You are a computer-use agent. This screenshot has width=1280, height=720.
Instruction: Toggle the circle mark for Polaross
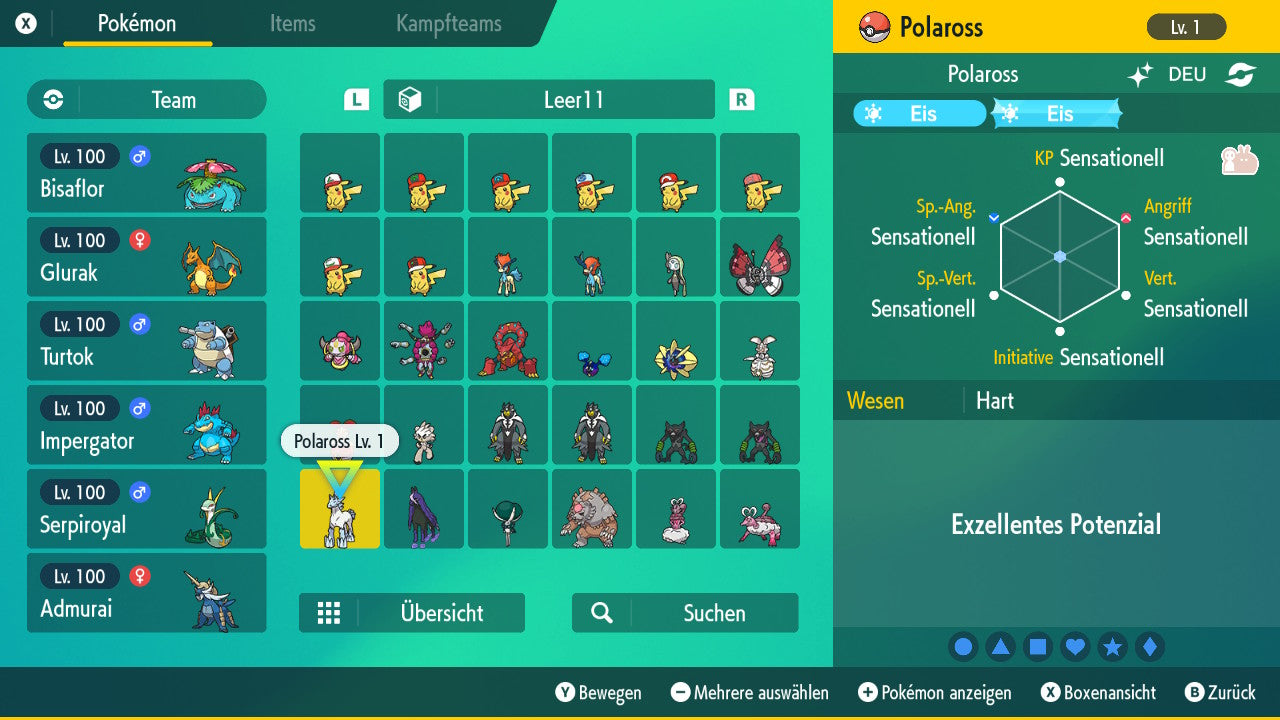[x=963, y=646]
